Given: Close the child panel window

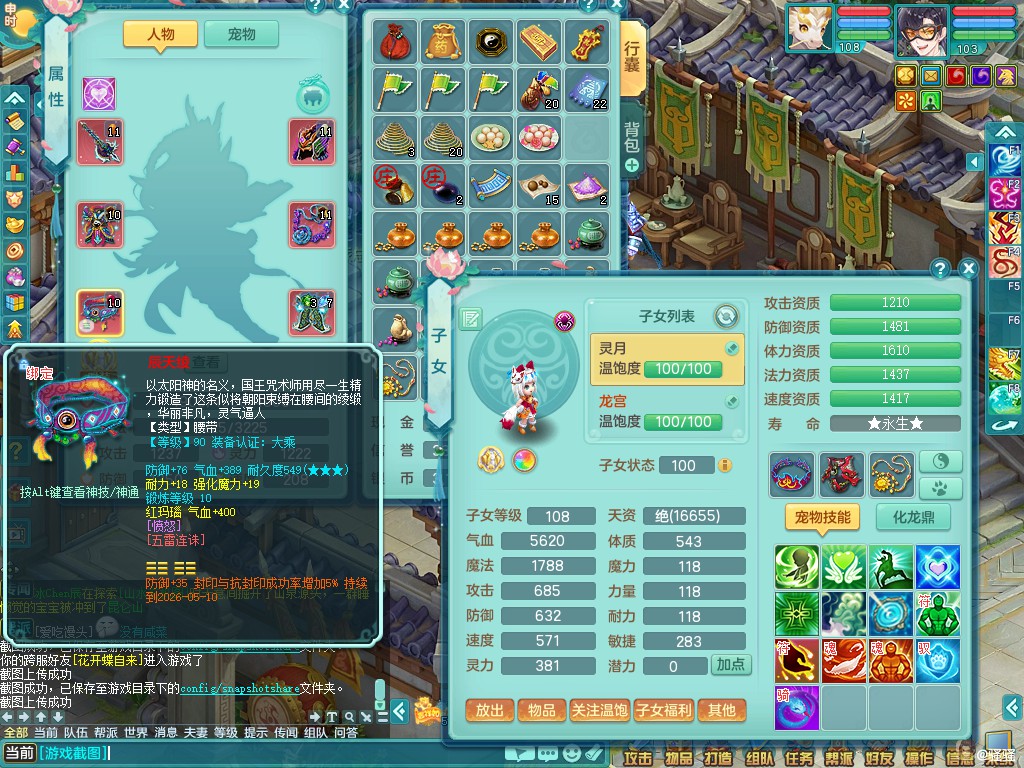Looking at the screenshot, I should point(968,268).
